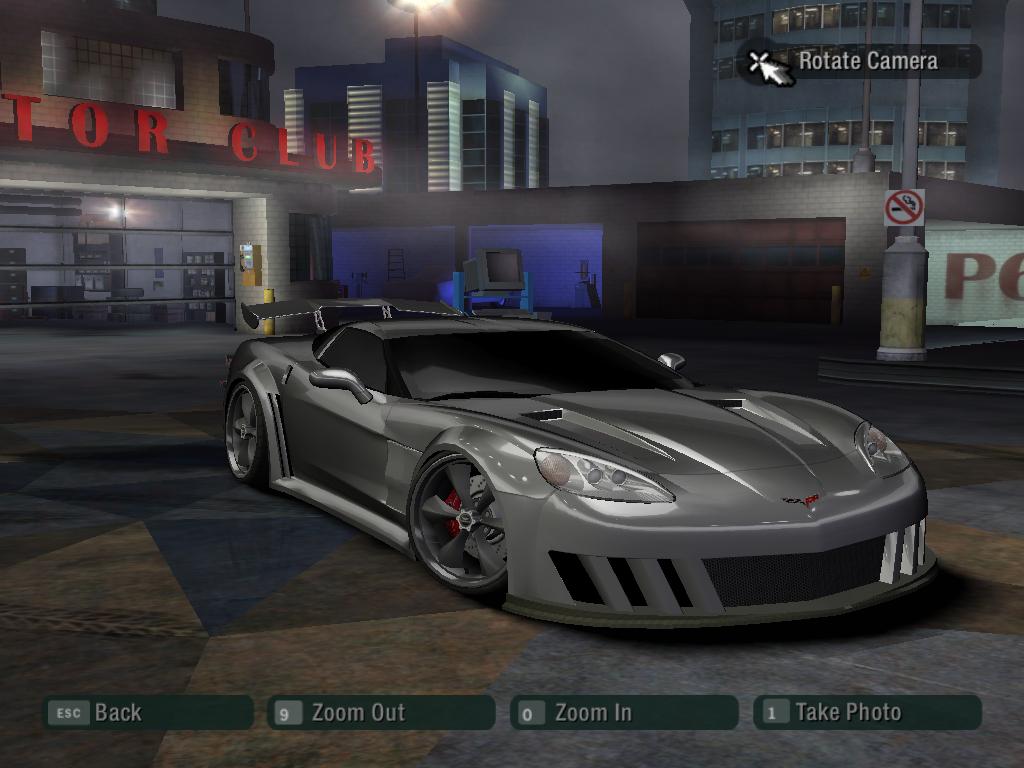1024x768 pixels.
Task: Go back using the Back button
Action: point(147,713)
